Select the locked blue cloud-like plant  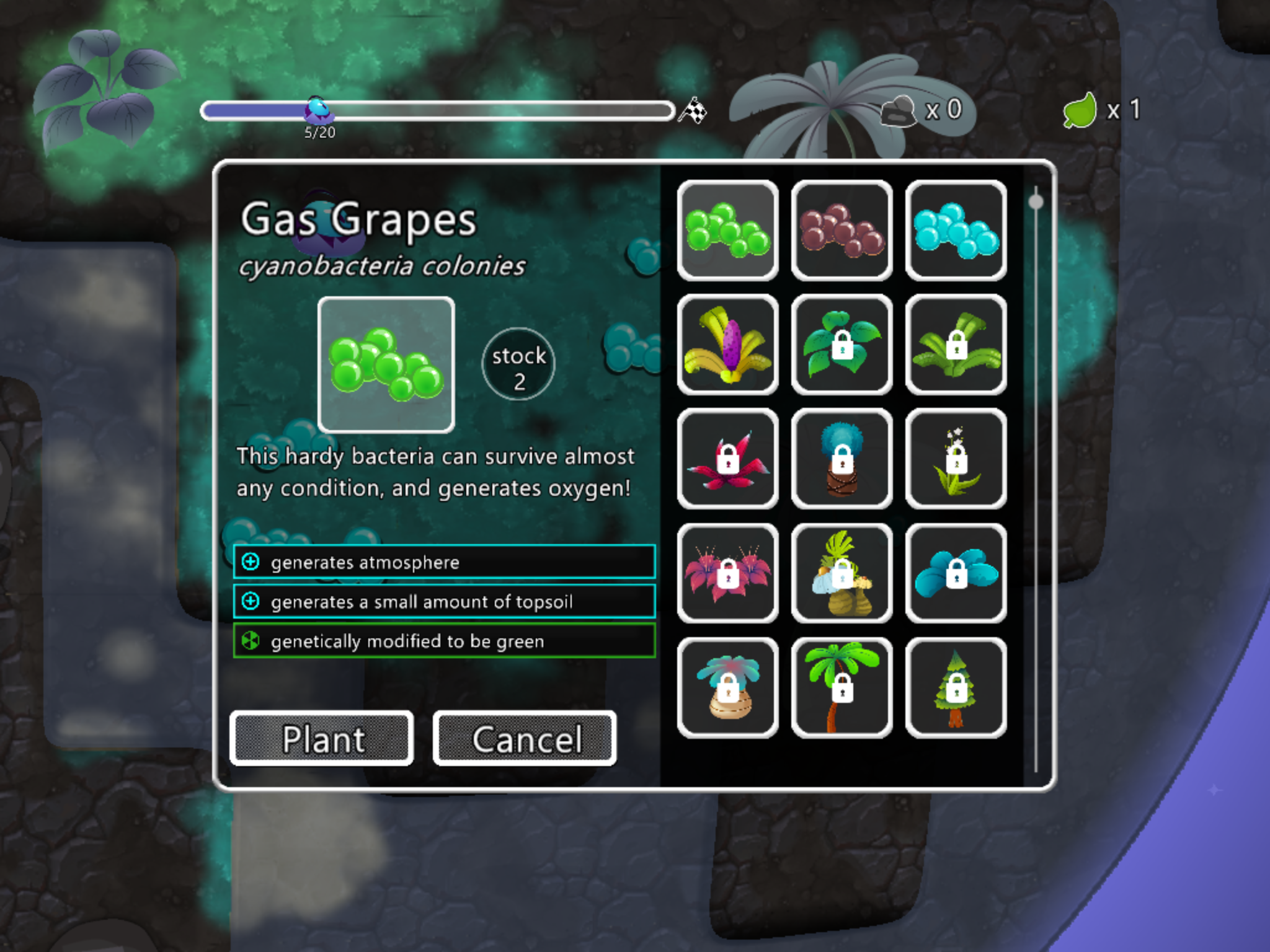coord(956,573)
